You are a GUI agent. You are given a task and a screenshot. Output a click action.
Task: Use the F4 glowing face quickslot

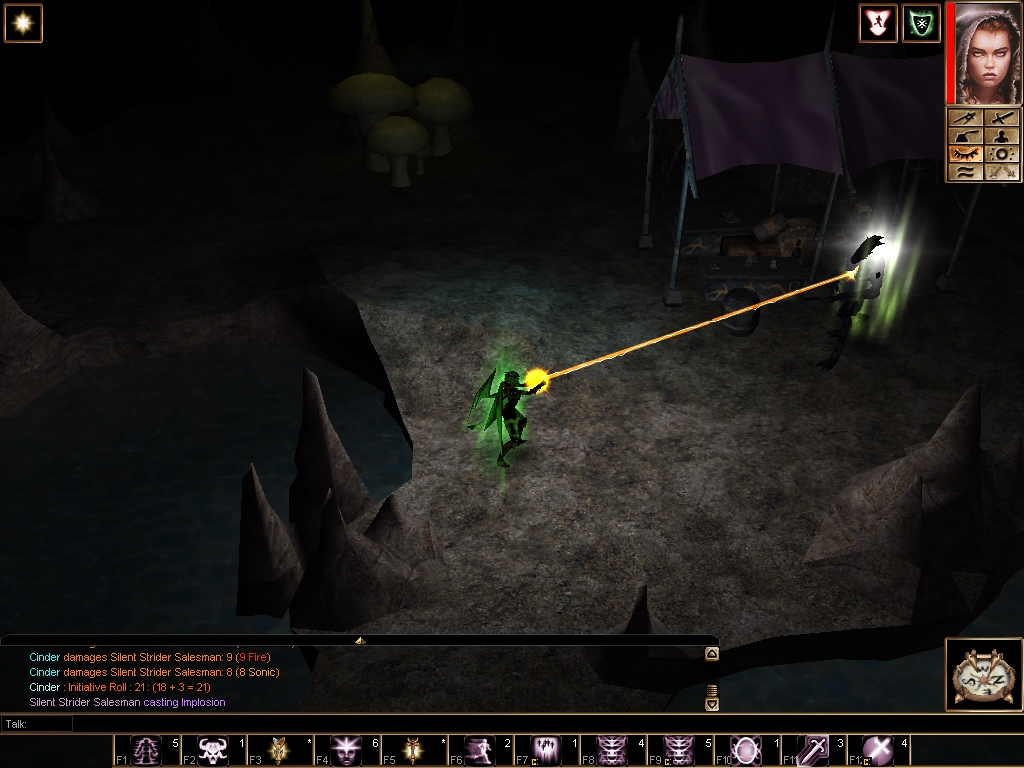(x=347, y=750)
